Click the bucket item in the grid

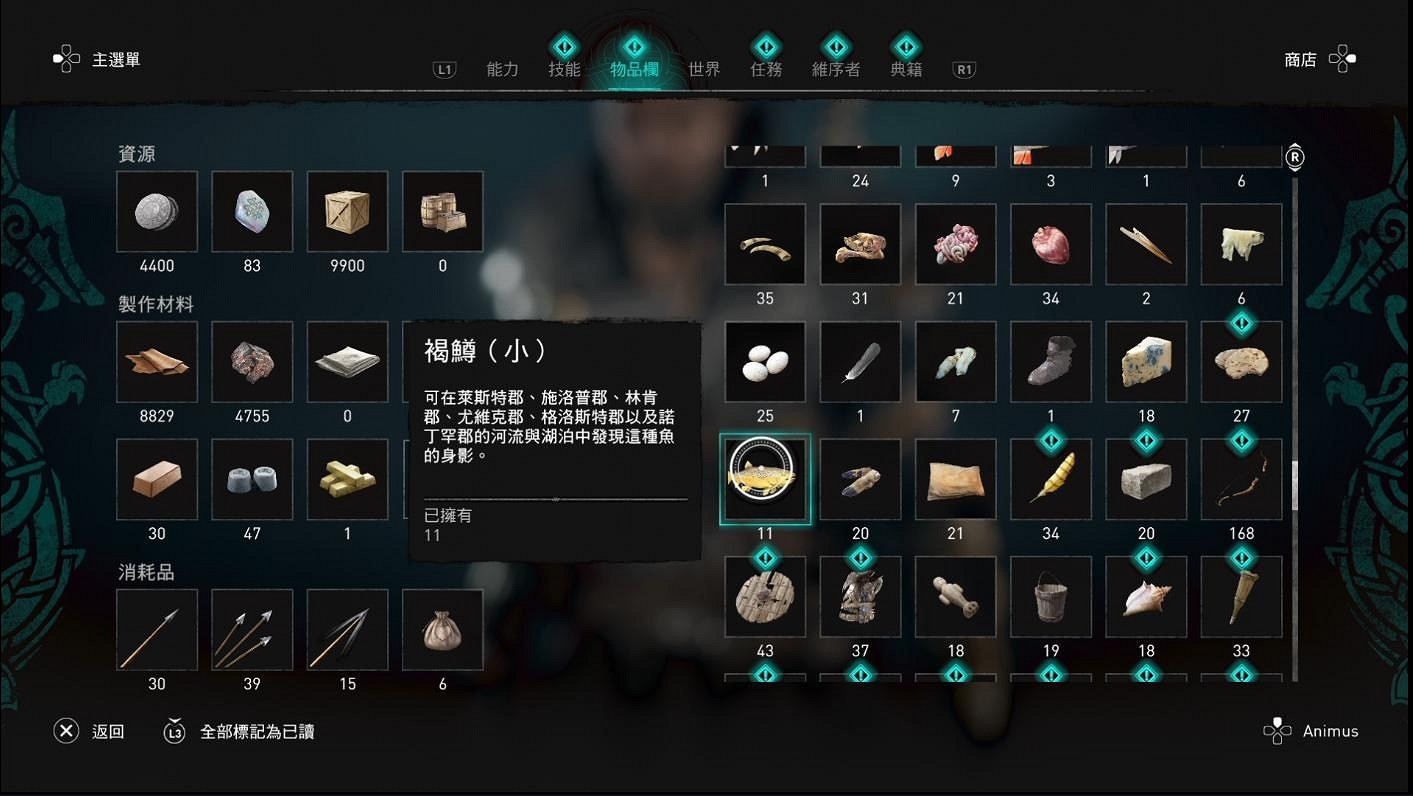pos(1050,595)
